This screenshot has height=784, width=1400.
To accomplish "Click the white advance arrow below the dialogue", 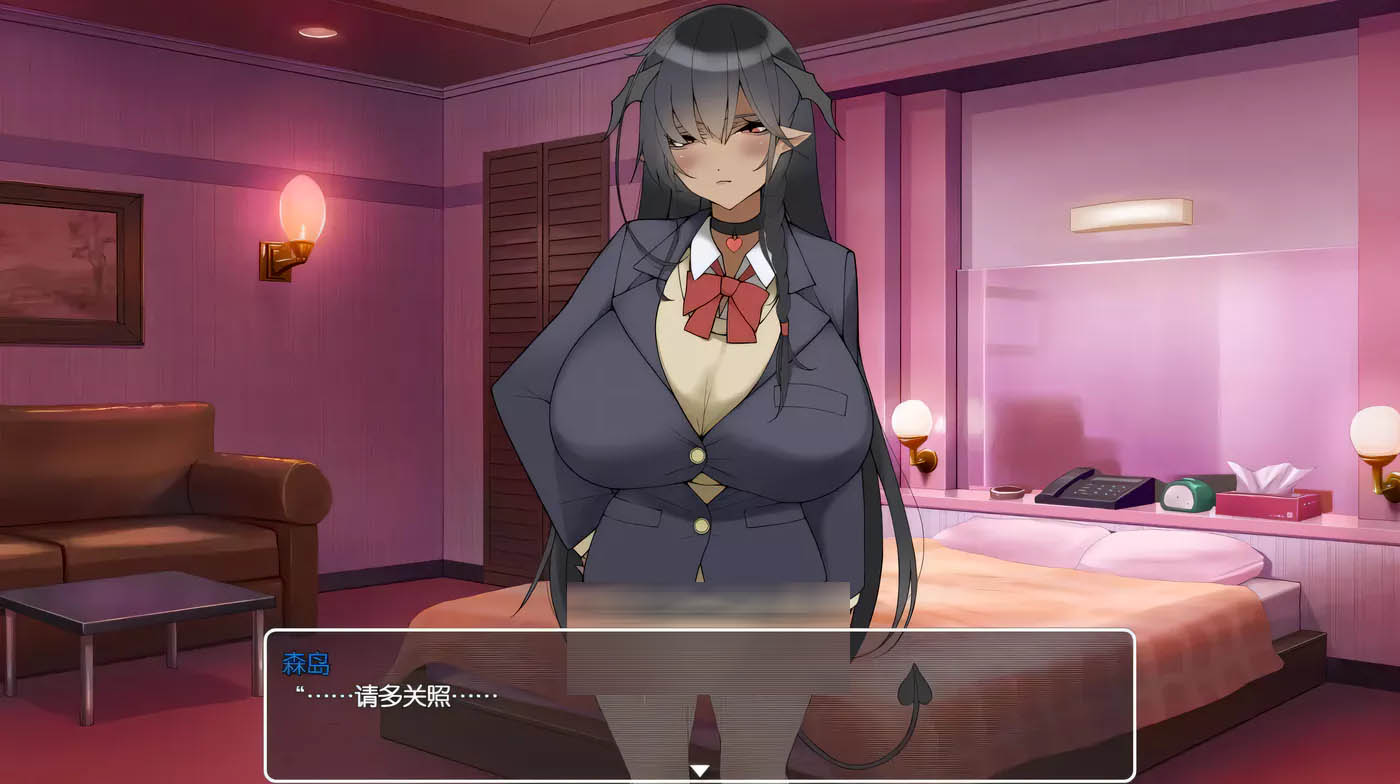I will pyautogui.click(x=700, y=768).
